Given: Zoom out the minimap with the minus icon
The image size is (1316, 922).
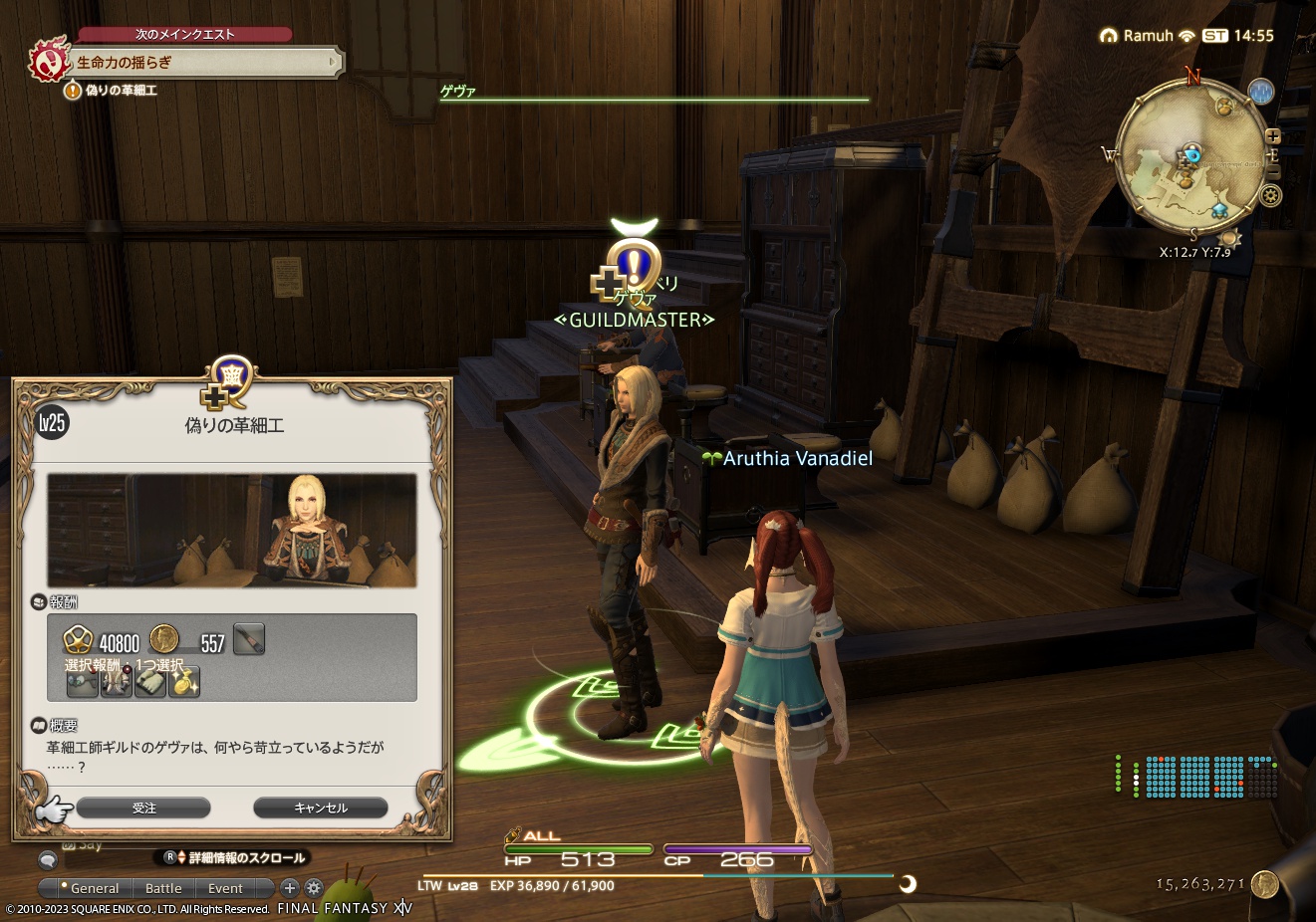Looking at the screenshot, I should tap(1274, 171).
